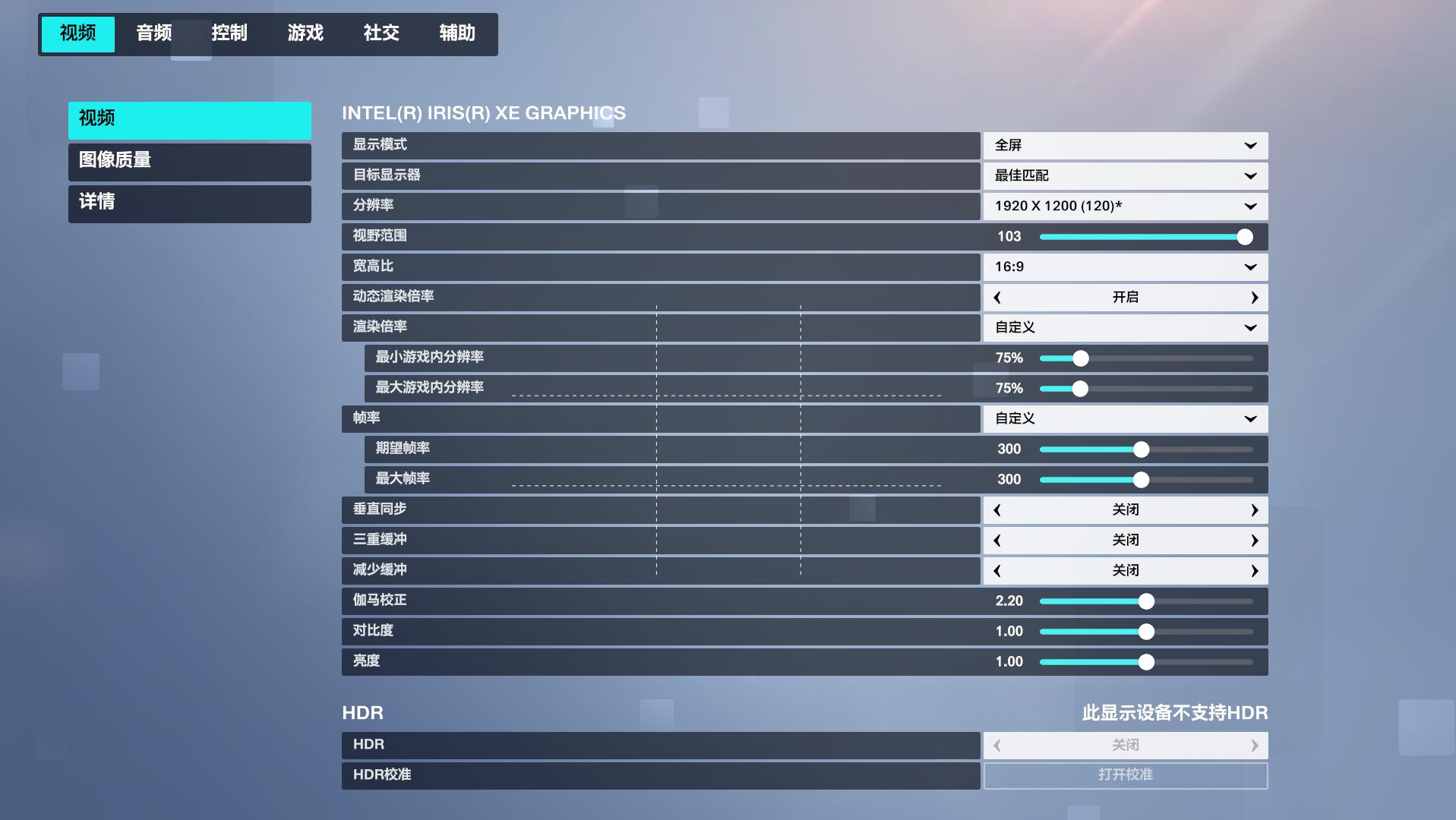Toggle 三重缓冲 using the right arrow
Screen dimensions: 1456x820
(x=1254, y=540)
